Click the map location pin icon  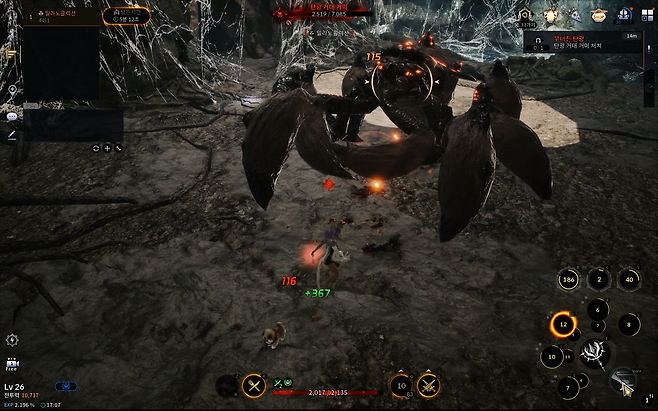tap(12, 90)
